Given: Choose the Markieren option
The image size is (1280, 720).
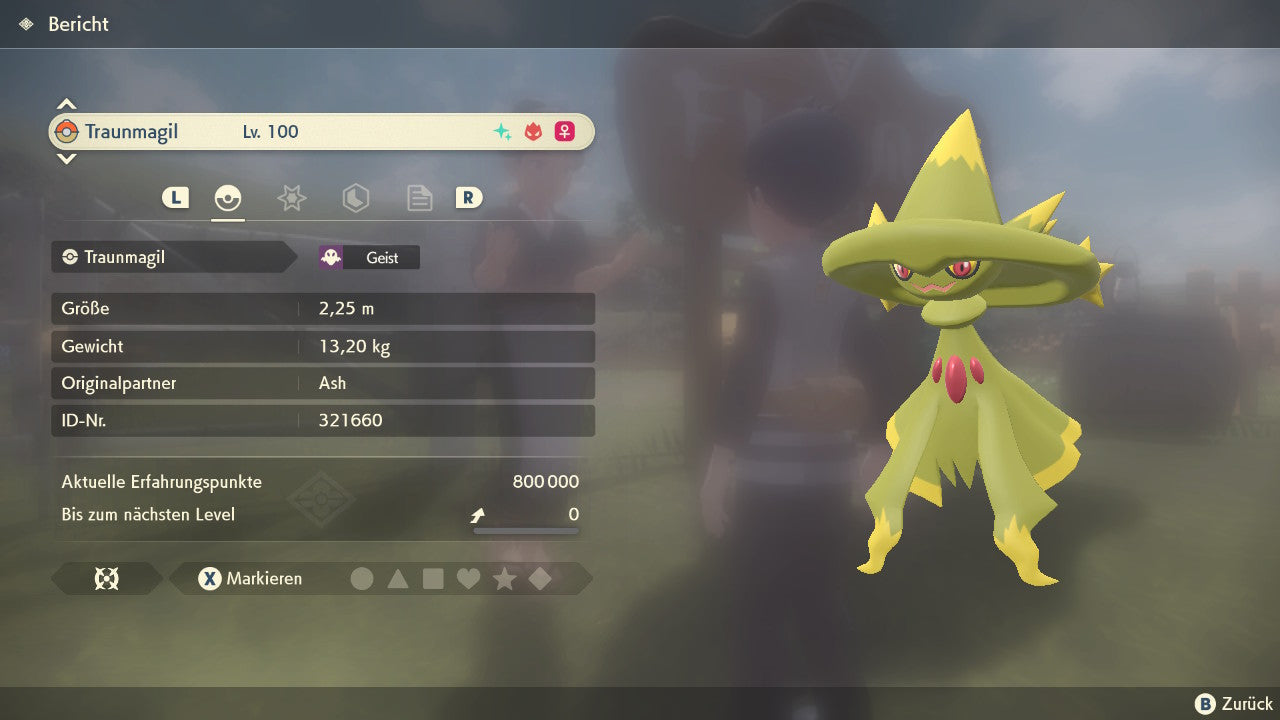Looking at the screenshot, I should click(x=250, y=579).
